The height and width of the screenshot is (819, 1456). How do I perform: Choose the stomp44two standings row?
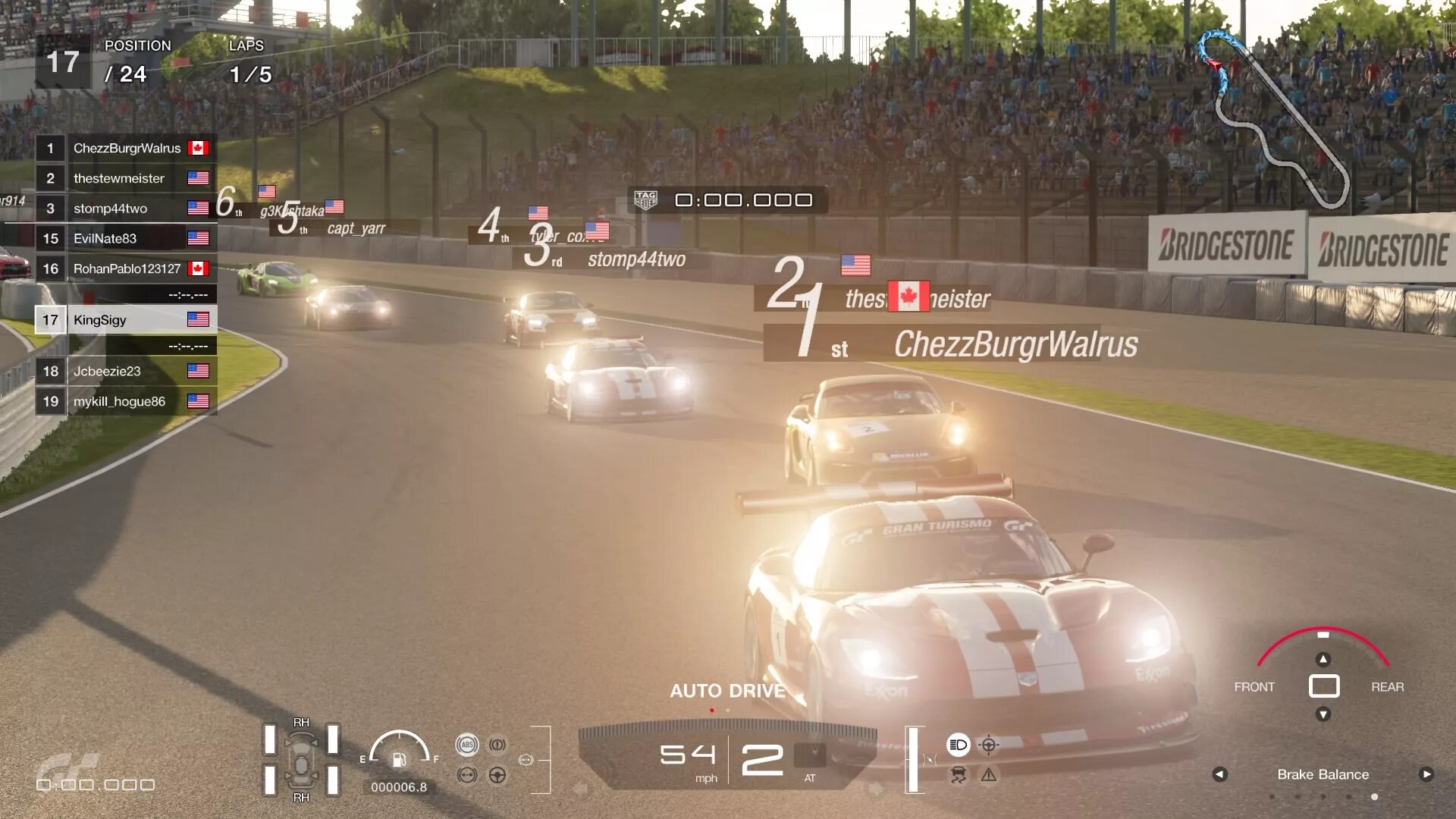(x=127, y=209)
